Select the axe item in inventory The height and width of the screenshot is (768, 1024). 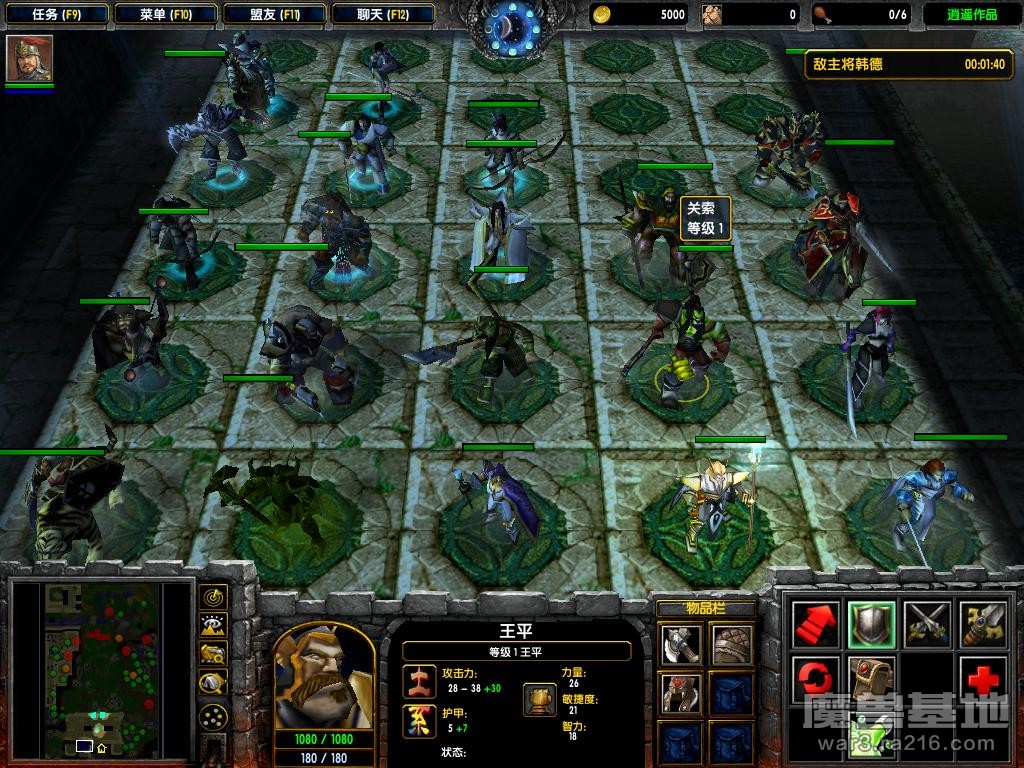(x=681, y=645)
